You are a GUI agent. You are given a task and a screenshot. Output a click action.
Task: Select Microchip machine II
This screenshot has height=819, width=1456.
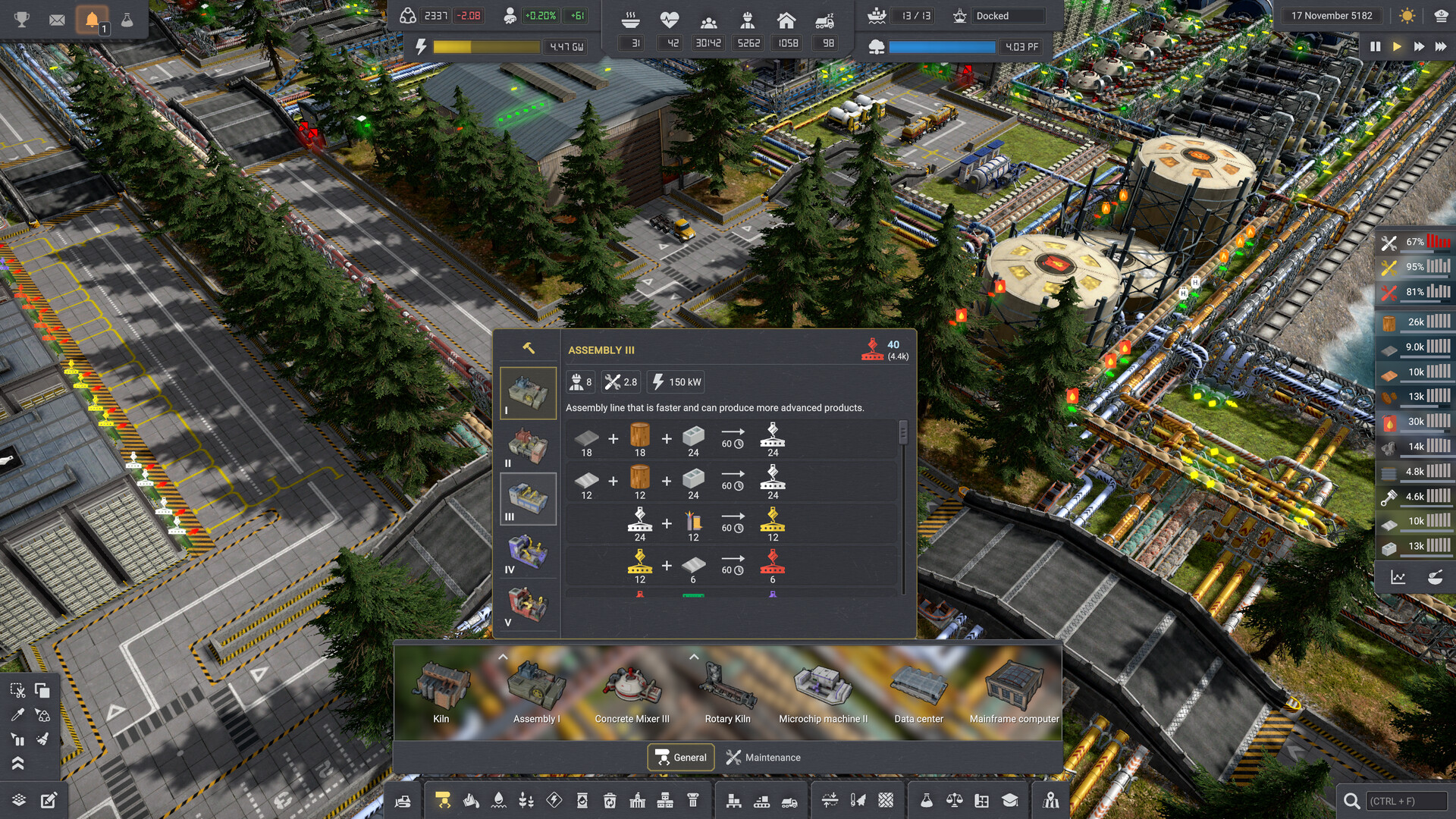pos(823,692)
